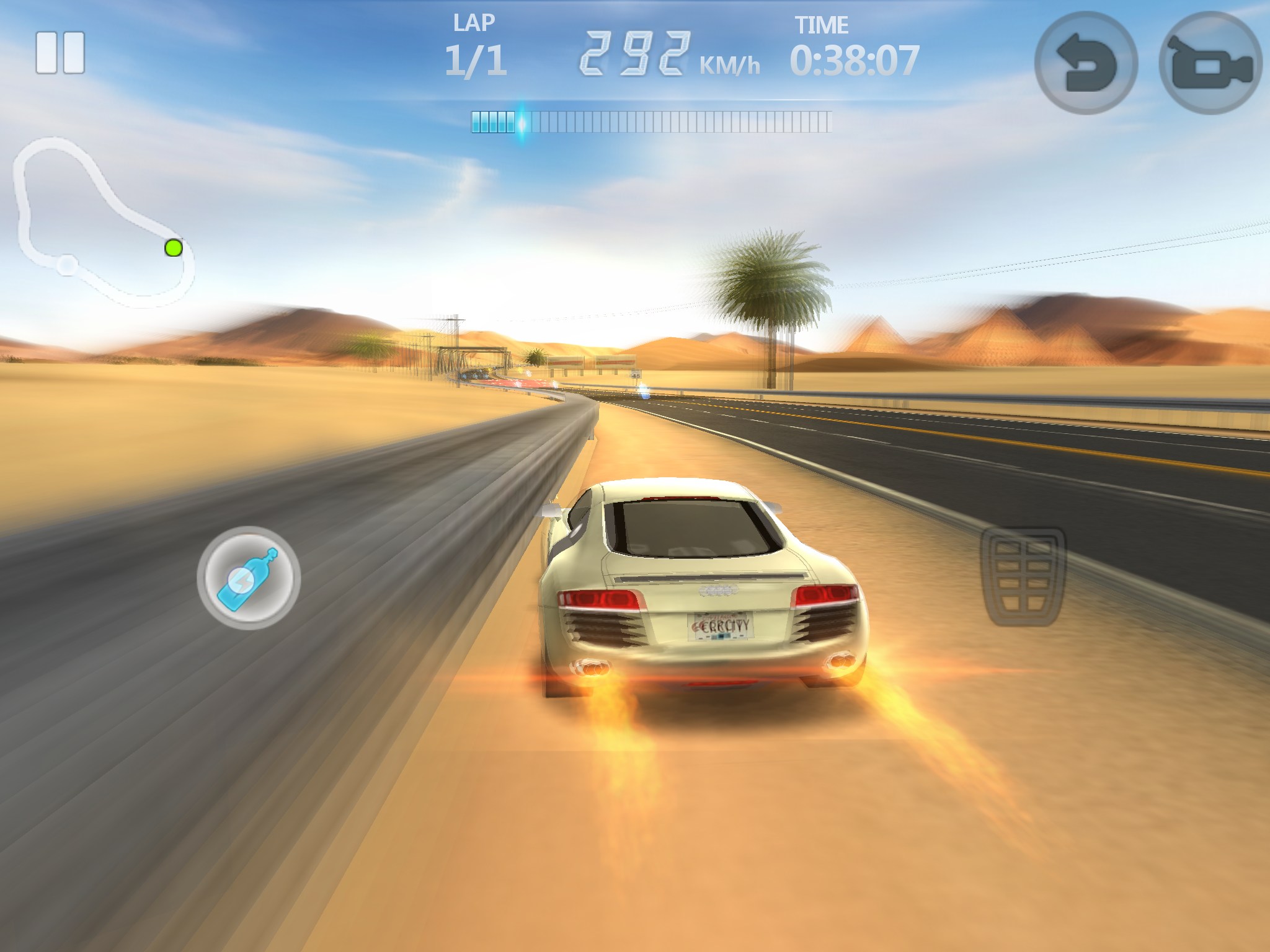Tap the reset car arrow button

pyautogui.click(x=1086, y=63)
